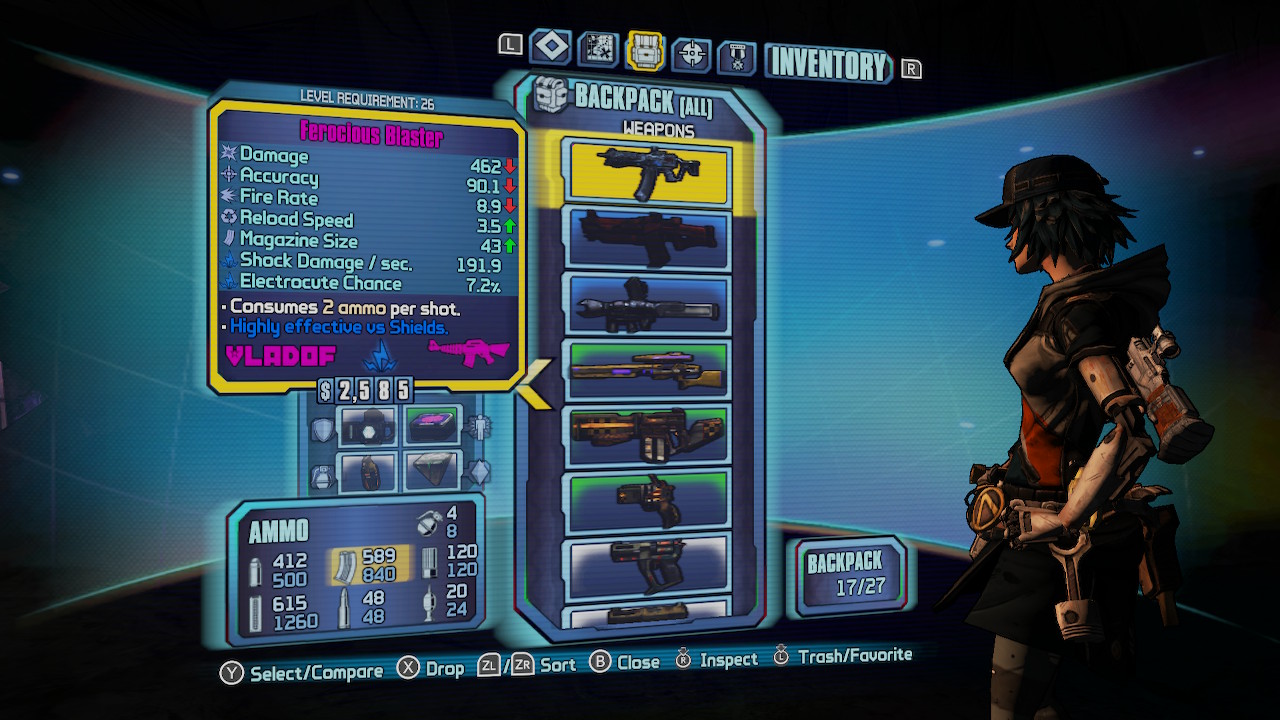Screen dimensions: 1280x720
Task: Switch to the Badass Rank medal tab
Action: (x=737, y=57)
